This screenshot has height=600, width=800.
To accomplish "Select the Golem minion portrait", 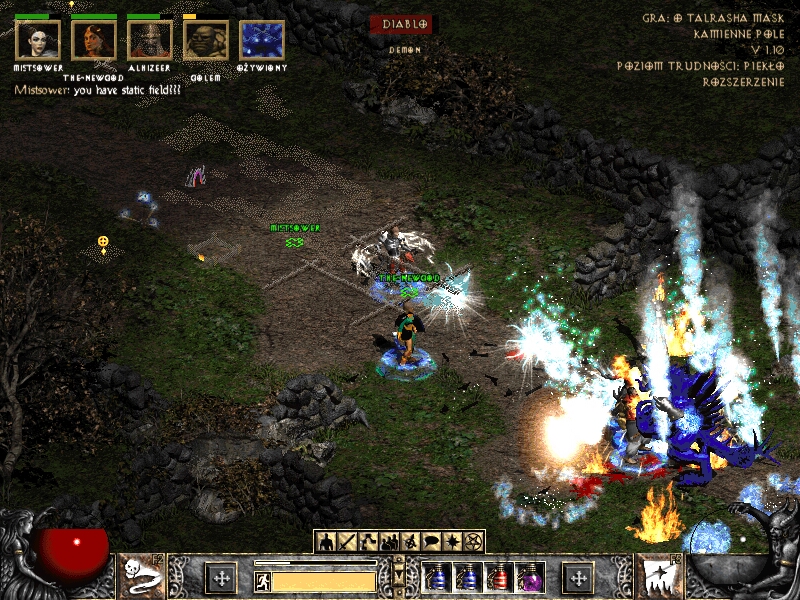I will tap(206, 41).
